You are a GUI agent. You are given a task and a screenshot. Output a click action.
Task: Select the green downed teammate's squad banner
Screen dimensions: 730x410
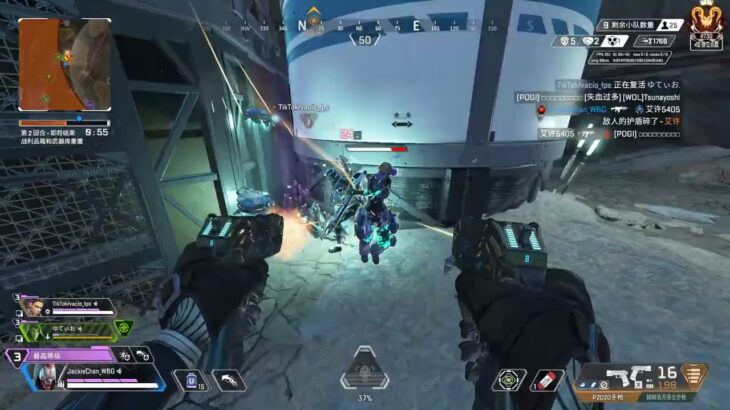[x=72, y=327]
